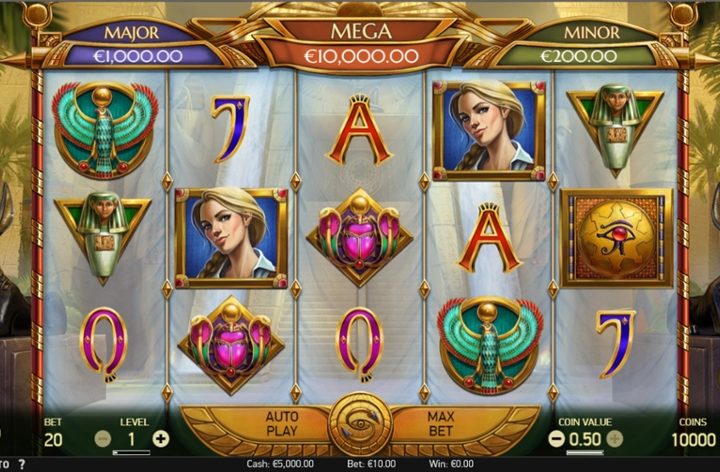Screen dimensions: 720x472
Task: Start Auto Play
Action: (283, 424)
